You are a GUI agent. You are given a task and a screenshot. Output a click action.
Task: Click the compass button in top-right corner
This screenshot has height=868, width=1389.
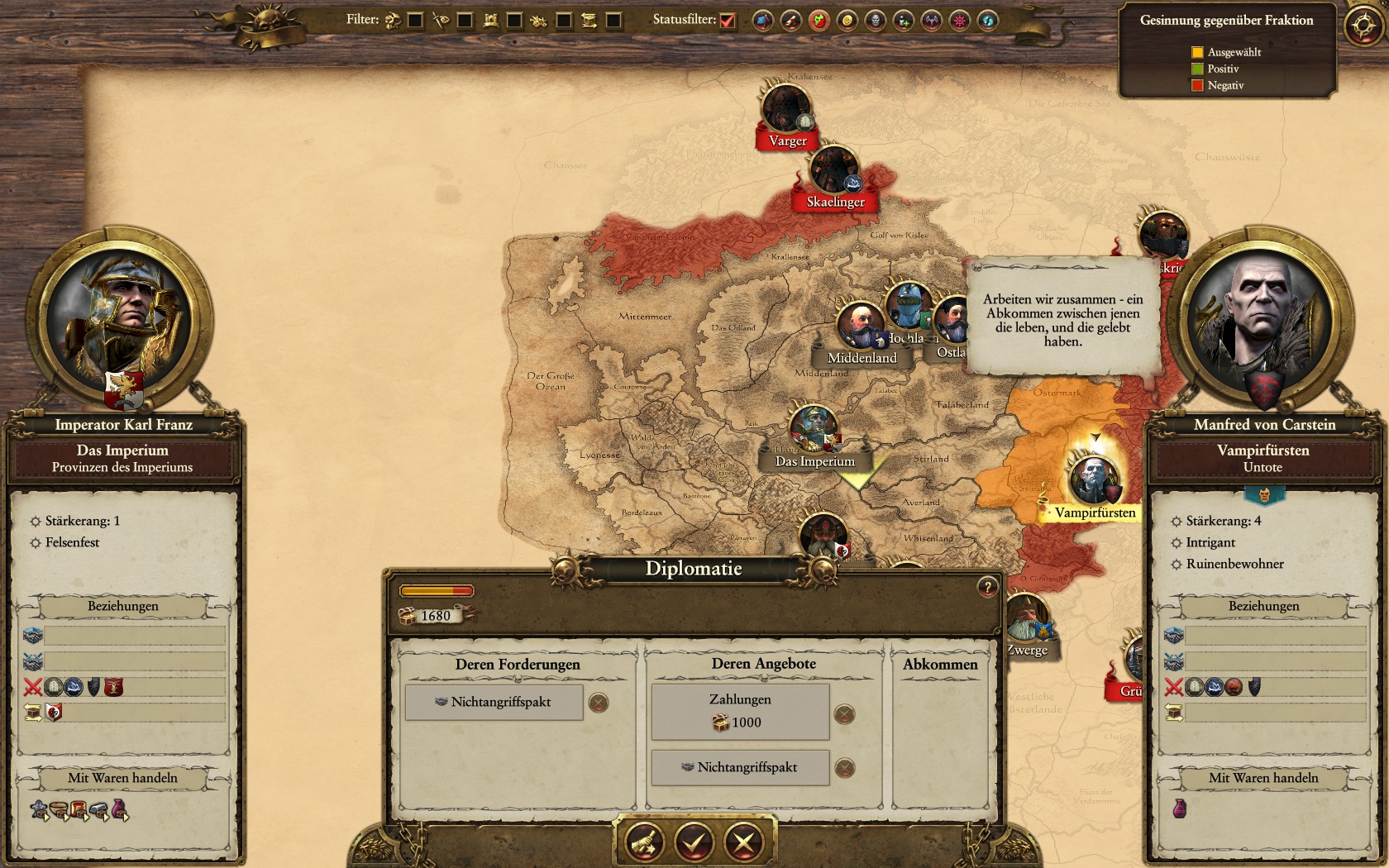pos(1362,26)
